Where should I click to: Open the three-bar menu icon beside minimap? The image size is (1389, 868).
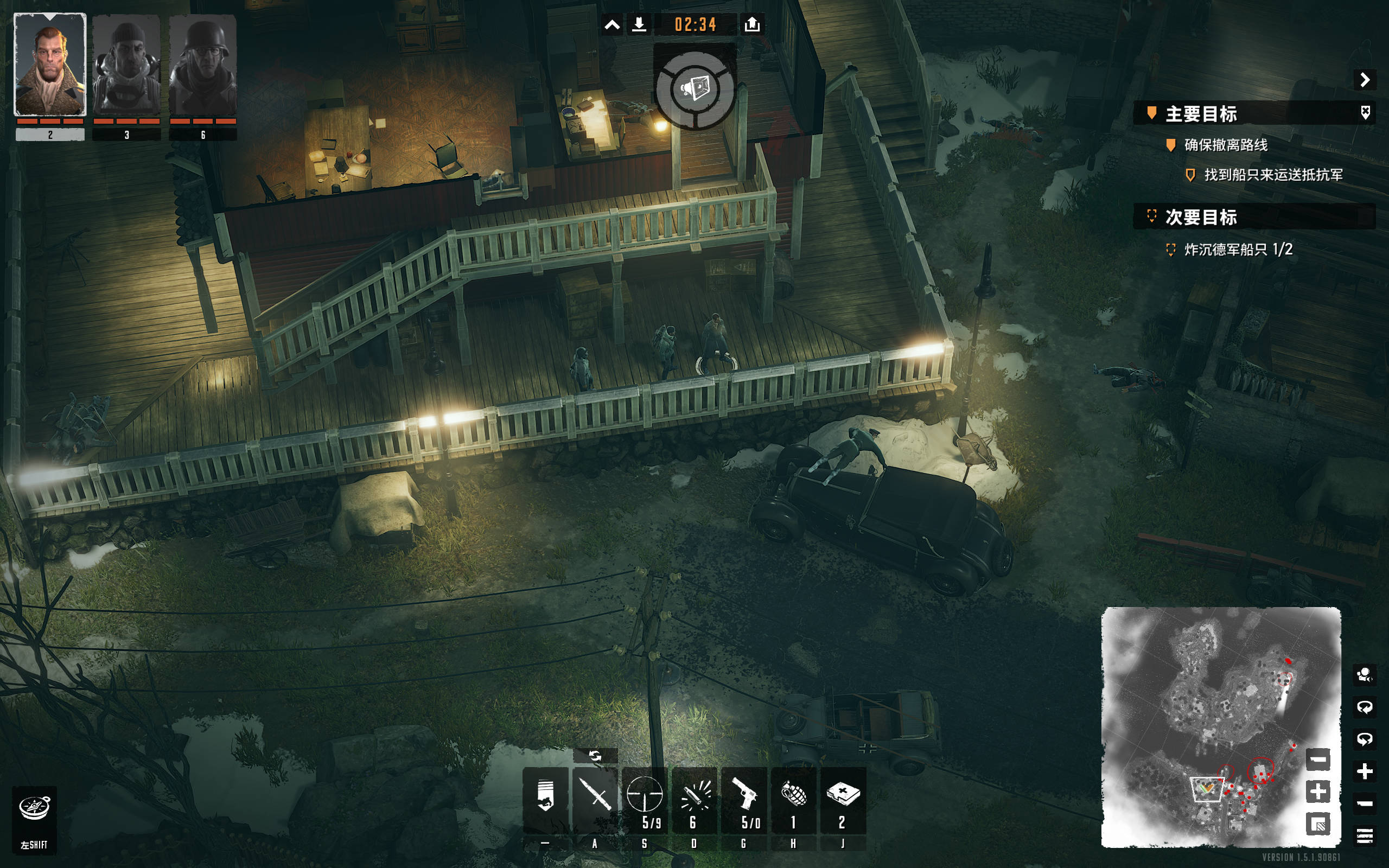[1365, 835]
